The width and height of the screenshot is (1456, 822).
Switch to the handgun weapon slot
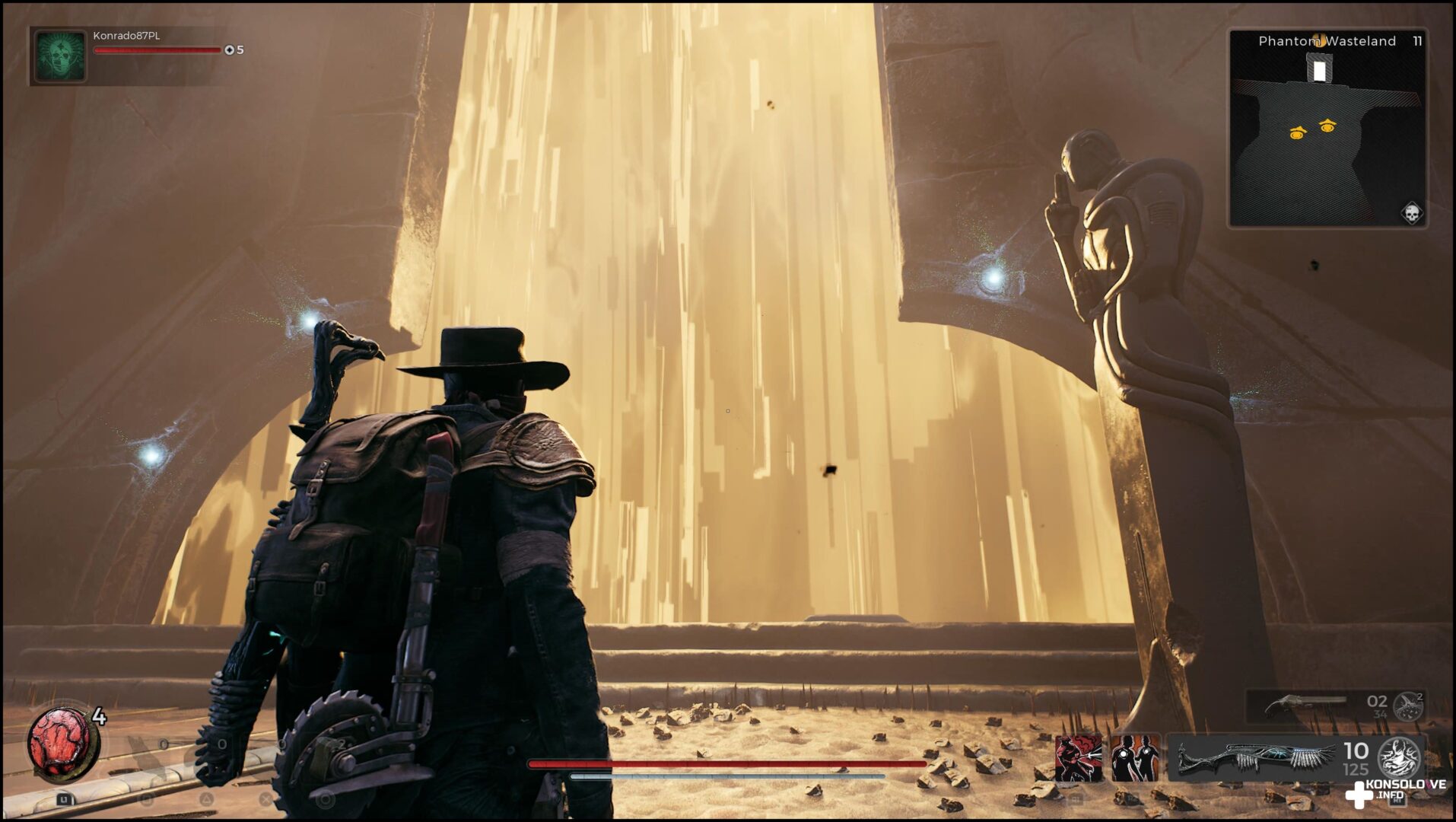click(x=1301, y=706)
